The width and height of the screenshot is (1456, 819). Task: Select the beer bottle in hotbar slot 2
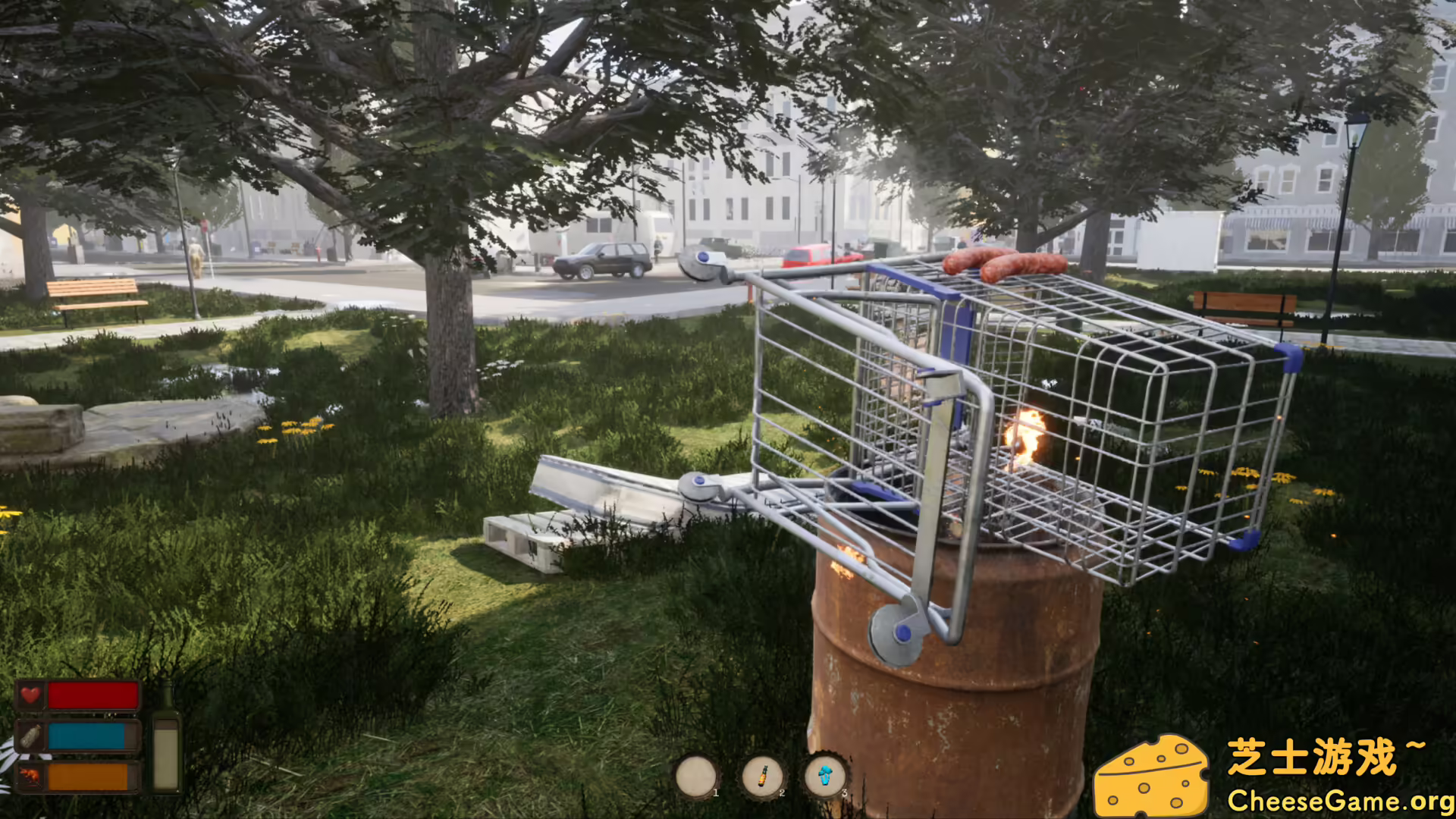763,776
